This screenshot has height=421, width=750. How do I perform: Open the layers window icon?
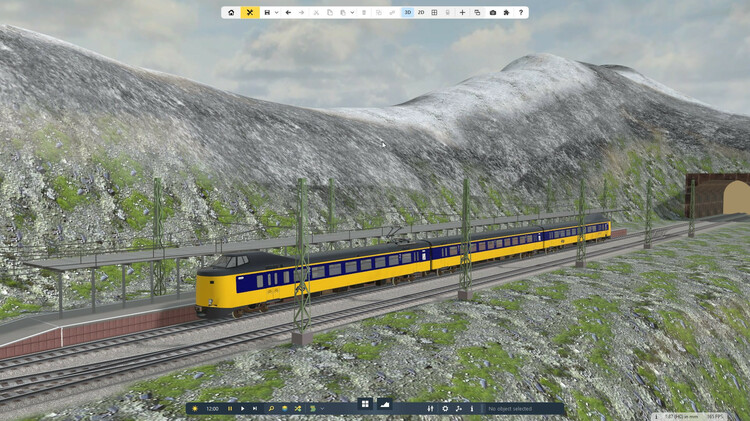(x=477, y=13)
